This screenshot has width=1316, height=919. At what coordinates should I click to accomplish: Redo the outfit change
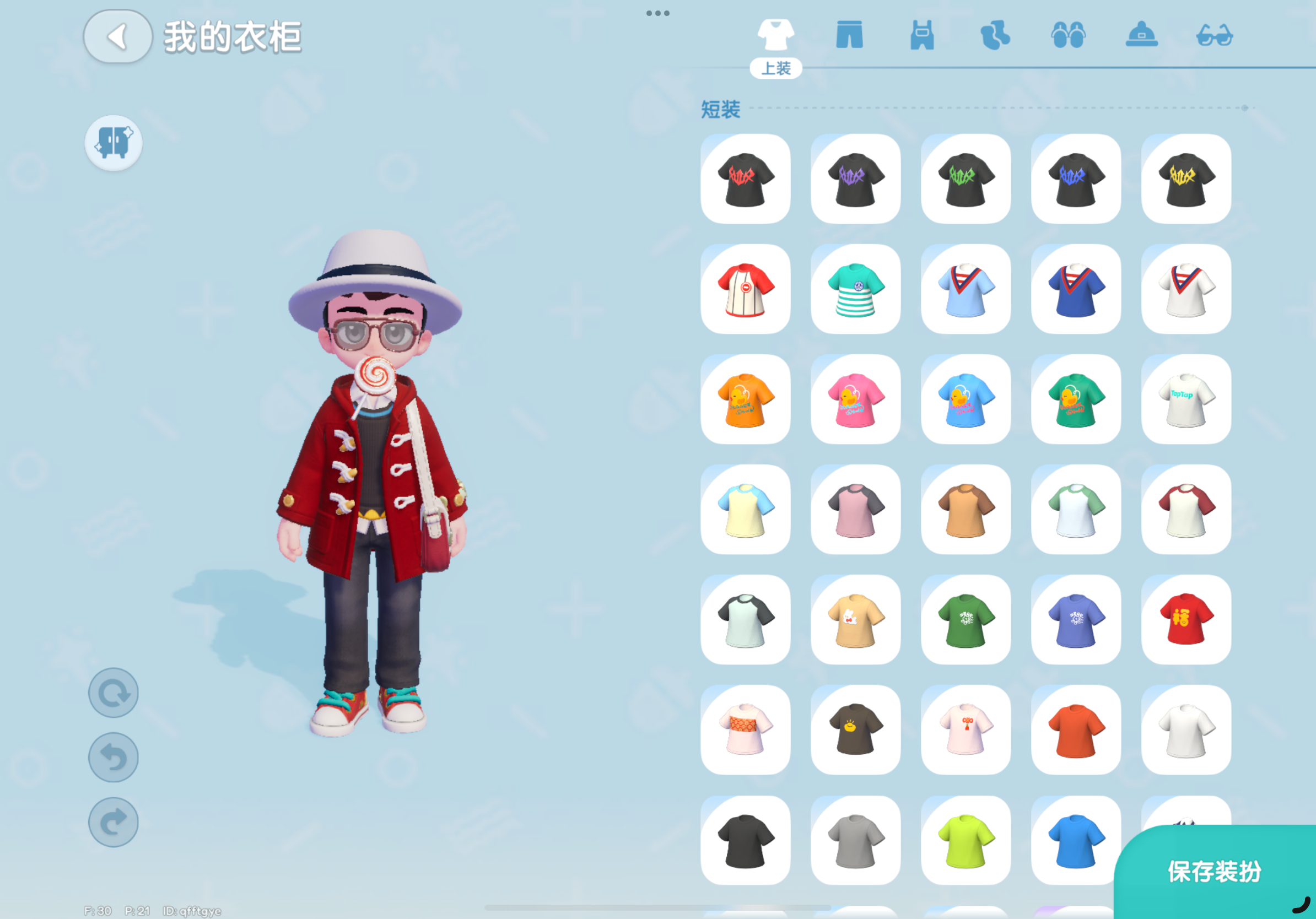click(113, 821)
